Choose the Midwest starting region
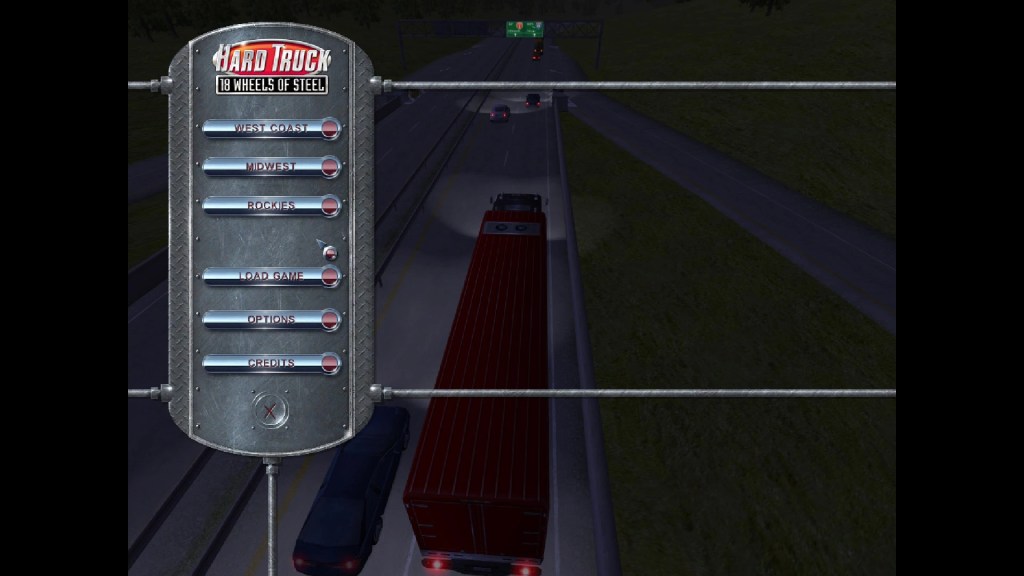 tap(271, 167)
